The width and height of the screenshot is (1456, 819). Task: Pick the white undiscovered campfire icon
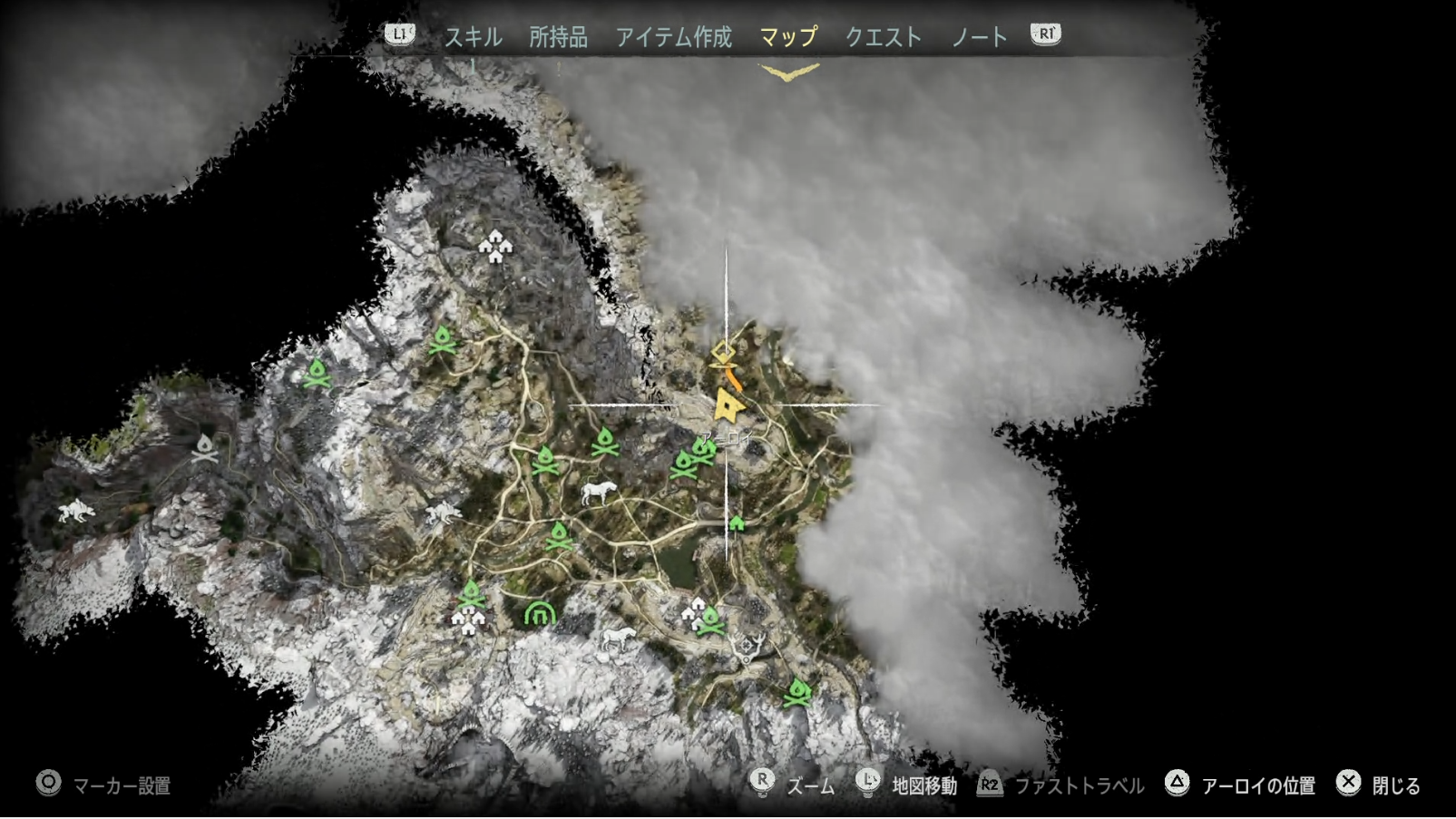205,448
